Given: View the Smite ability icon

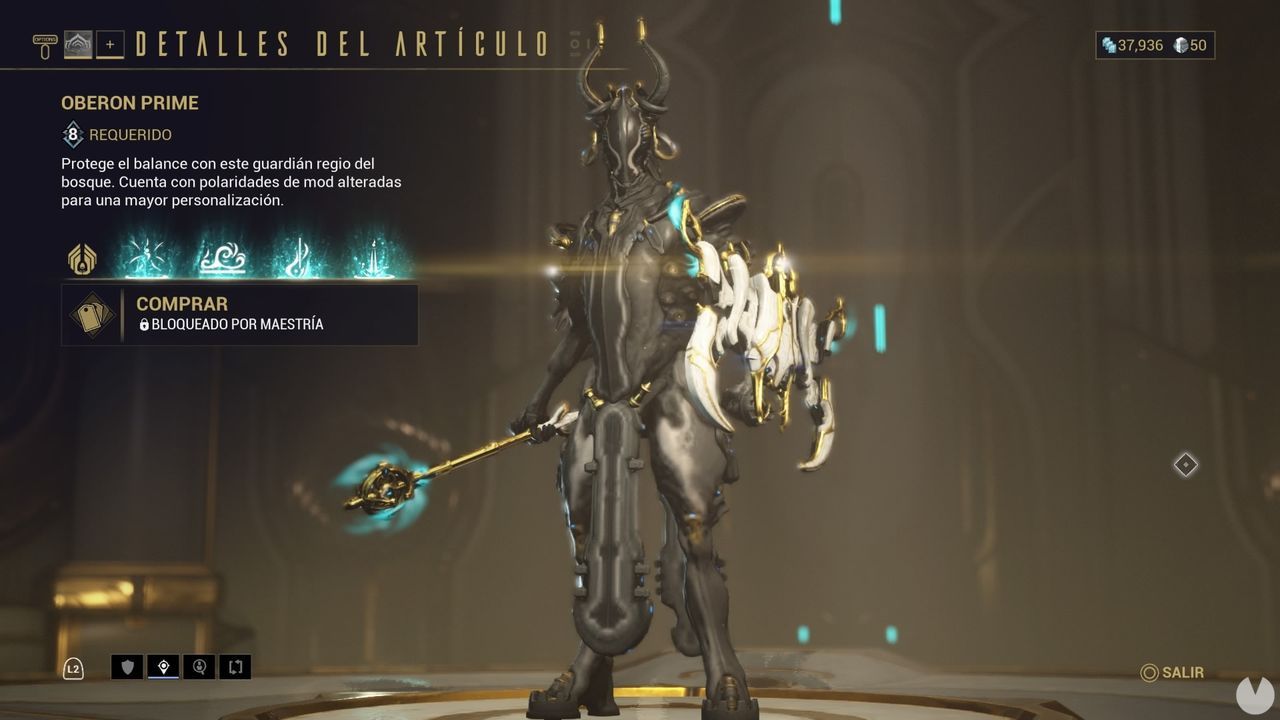Looking at the screenshot, I should coord(146,258).
